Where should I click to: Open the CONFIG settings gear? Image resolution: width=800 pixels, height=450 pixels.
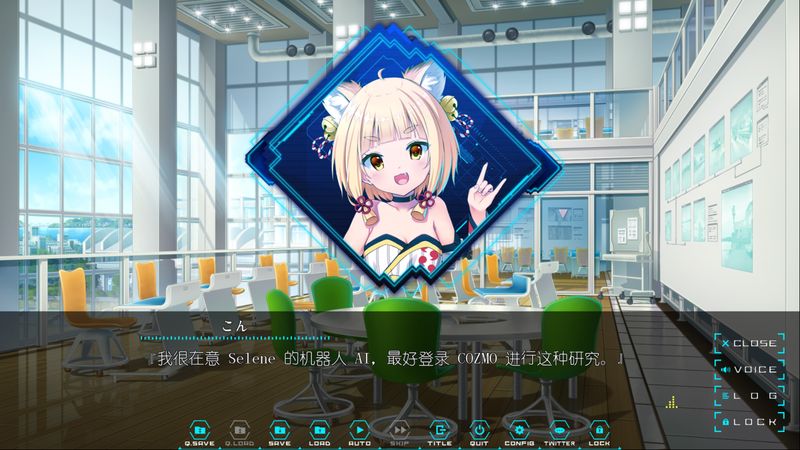pos(519,430)
